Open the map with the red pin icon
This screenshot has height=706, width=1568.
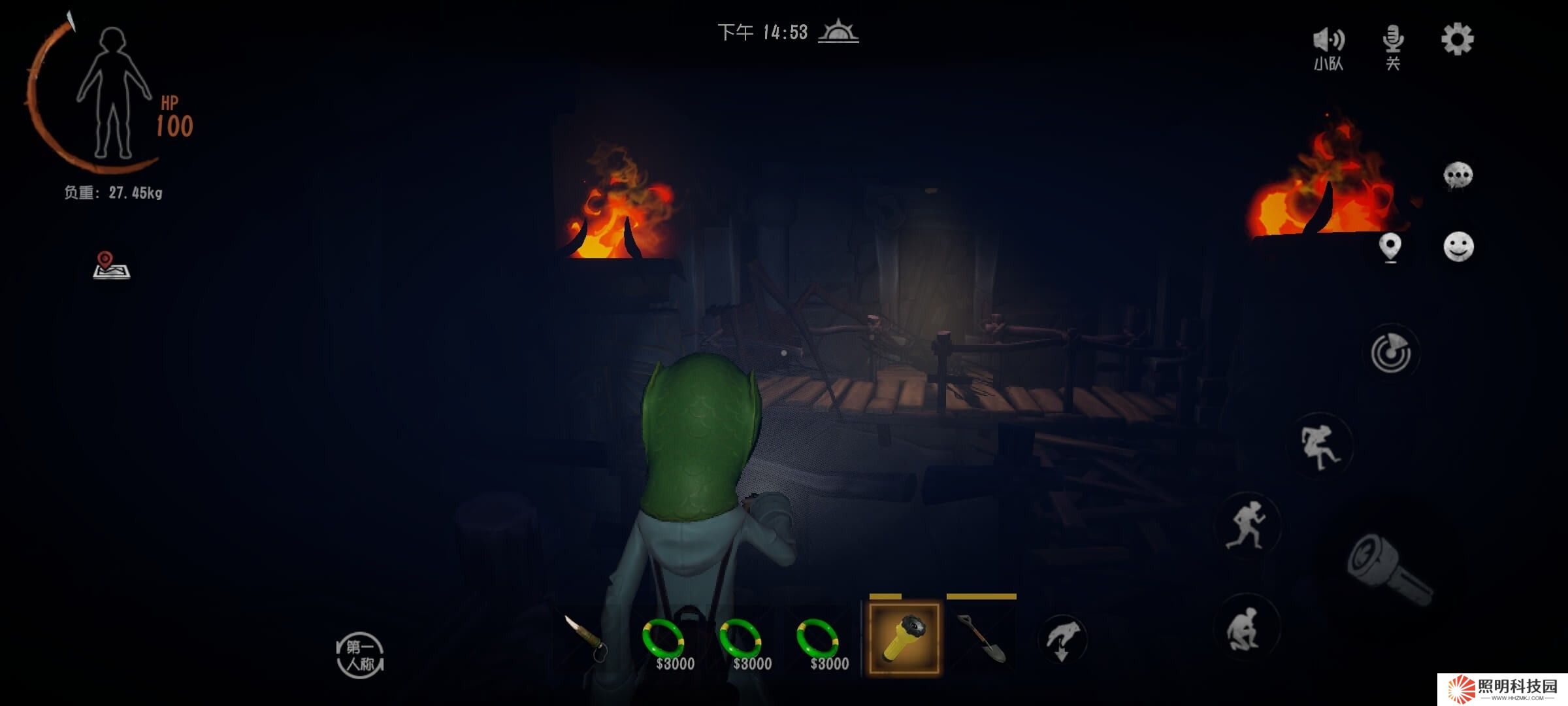111,265
